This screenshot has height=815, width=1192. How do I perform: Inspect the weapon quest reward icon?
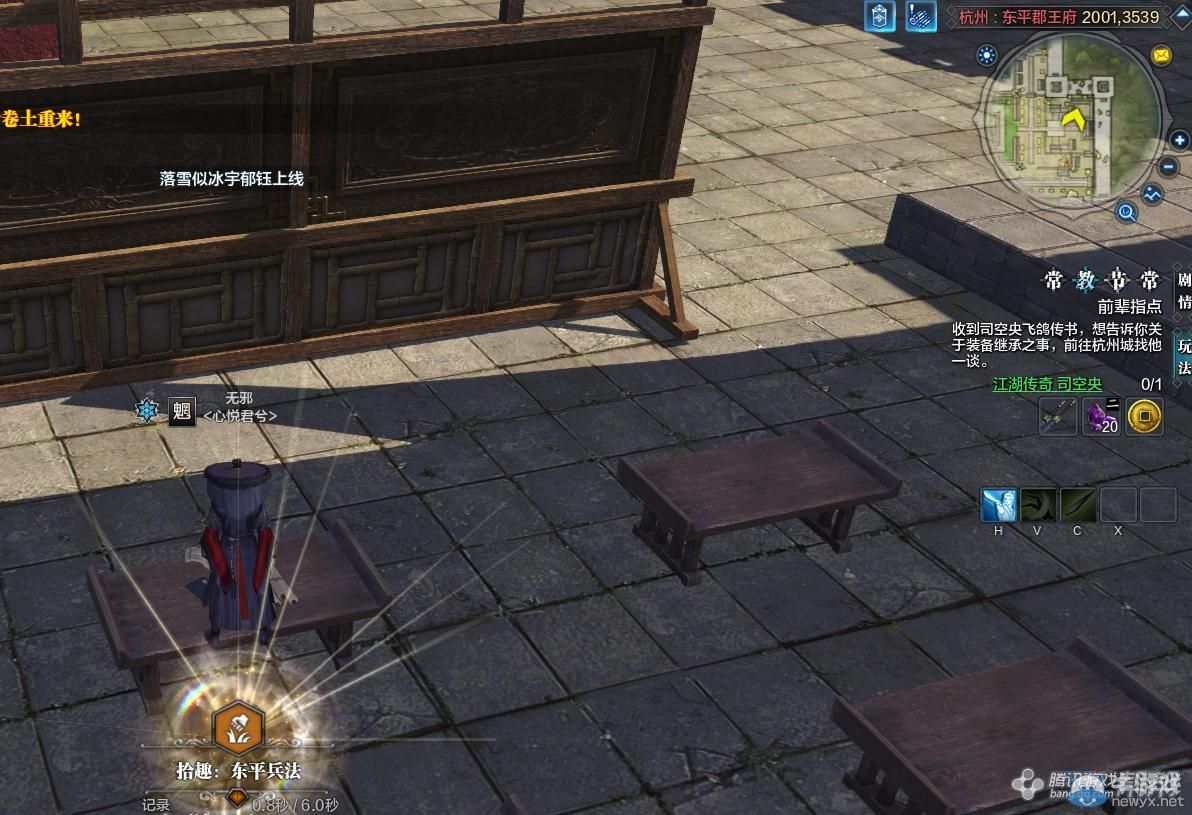coord(1058,415)
